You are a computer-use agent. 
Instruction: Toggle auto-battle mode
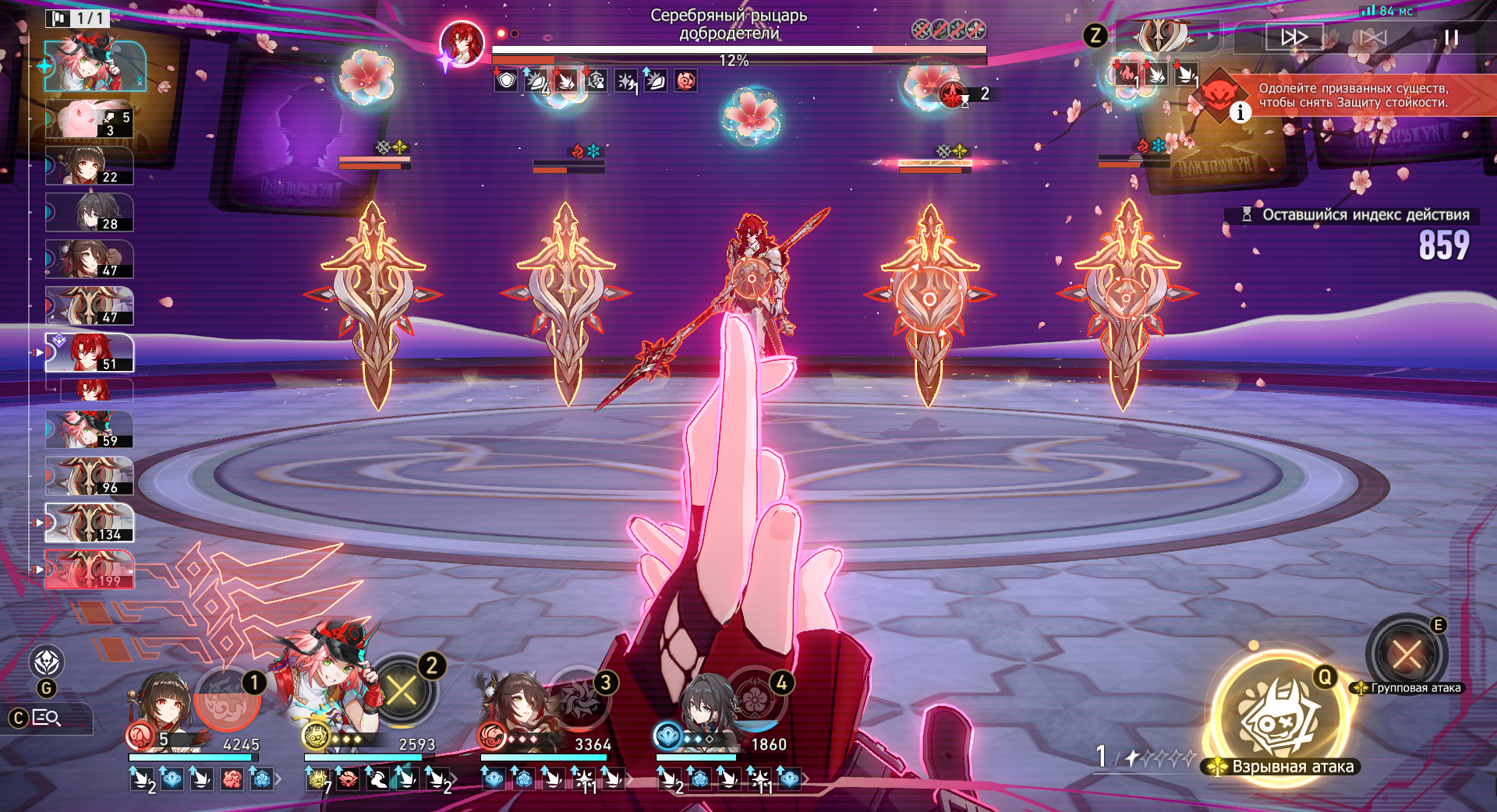point(1373,37)
